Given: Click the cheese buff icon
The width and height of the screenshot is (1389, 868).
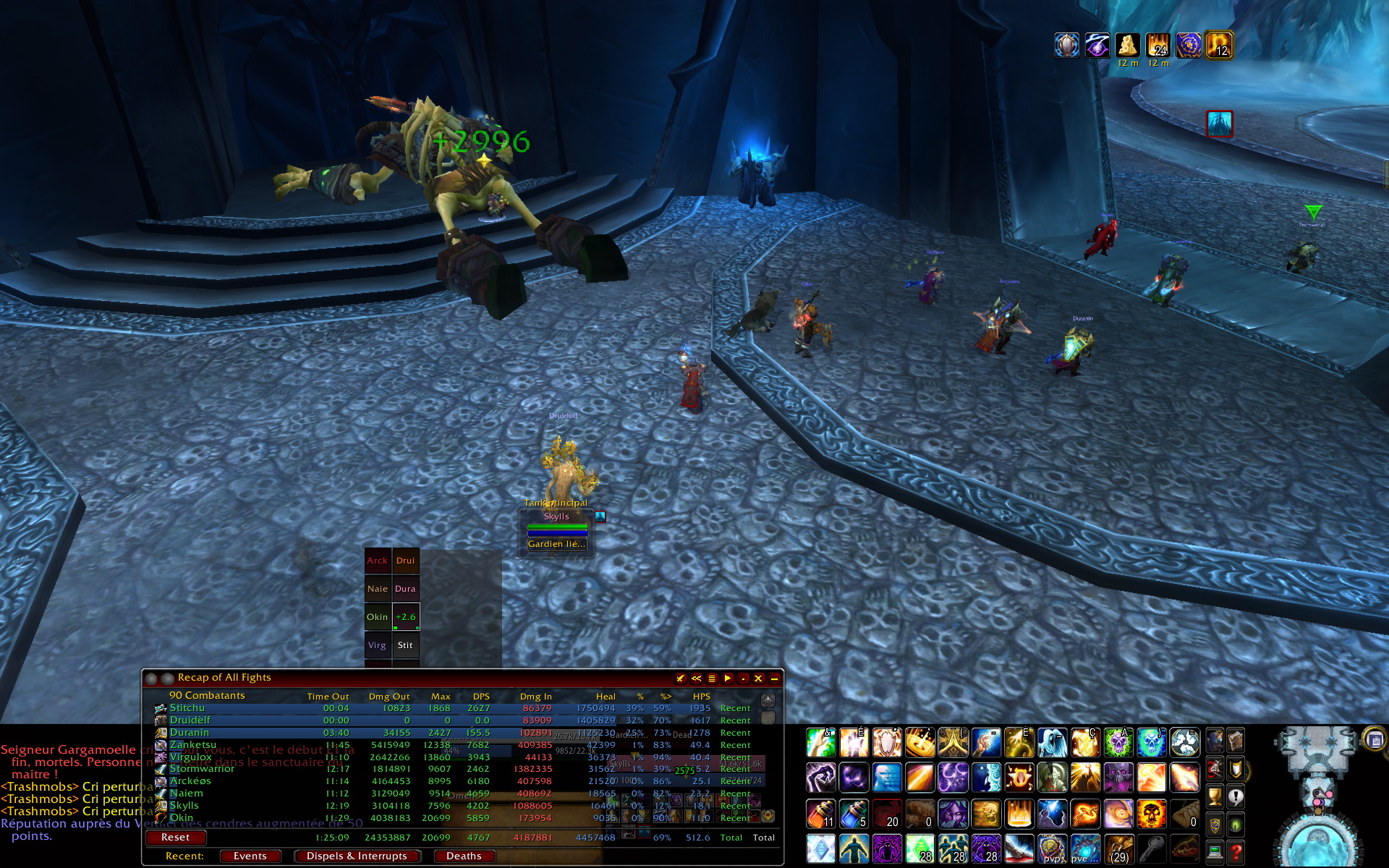Looking at the screenshot, I should point(1127,46).
